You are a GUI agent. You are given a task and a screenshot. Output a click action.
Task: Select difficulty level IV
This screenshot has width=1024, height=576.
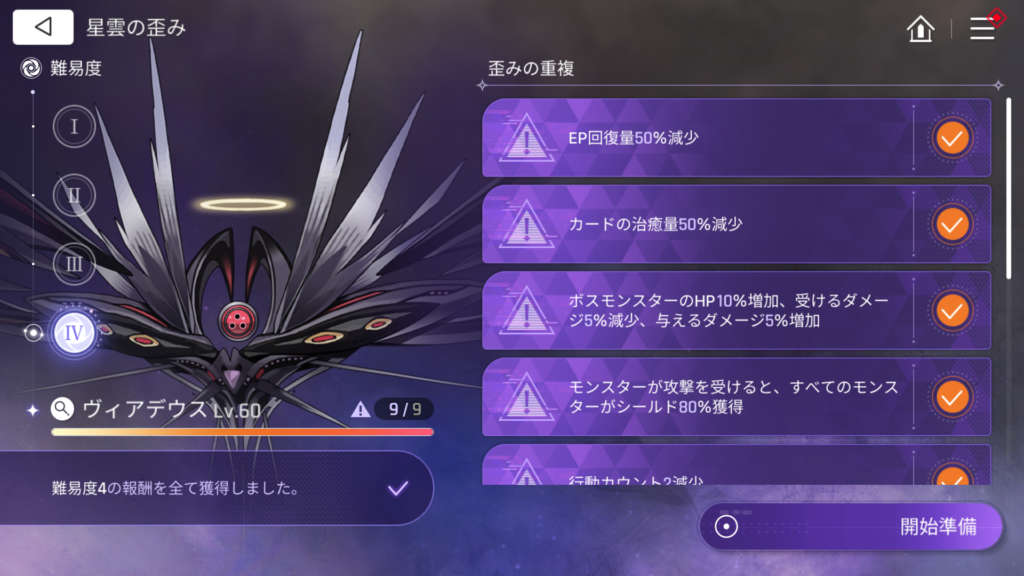[74, 333]
